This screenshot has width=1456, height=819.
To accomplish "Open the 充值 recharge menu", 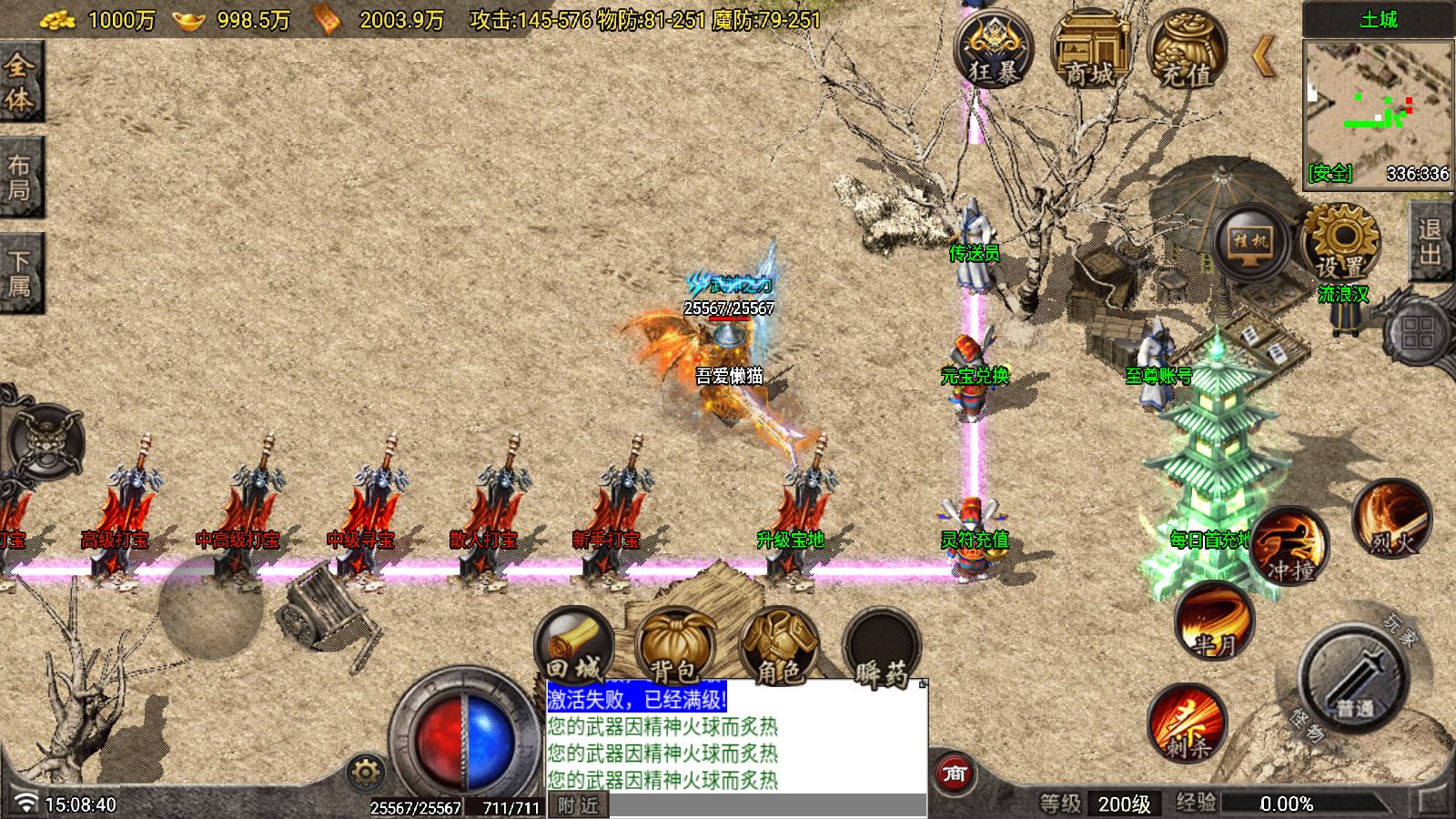I will pos(1187,50).
